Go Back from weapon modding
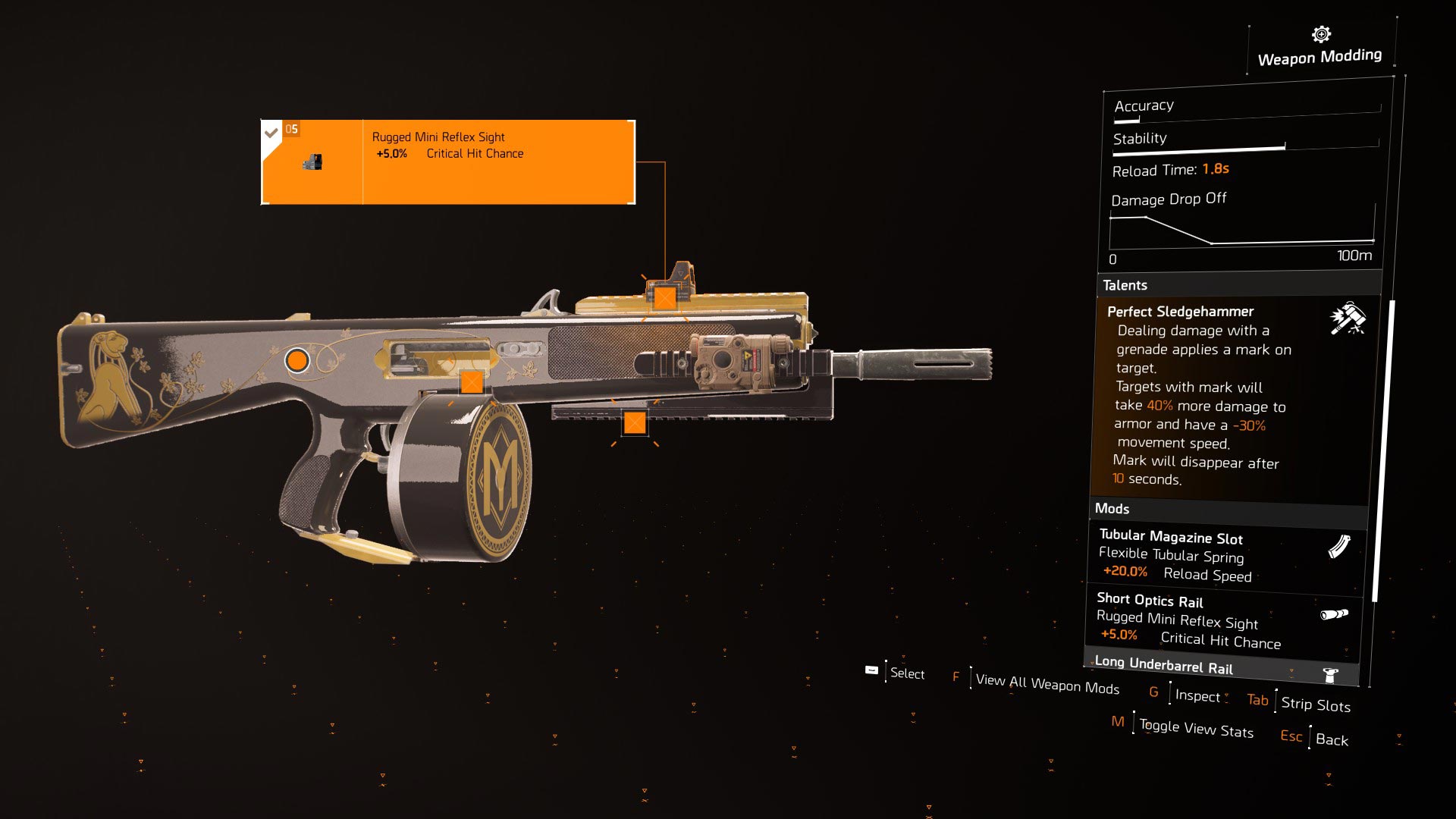Screen dimensions: 1456x819 (x=1331, y=739)
